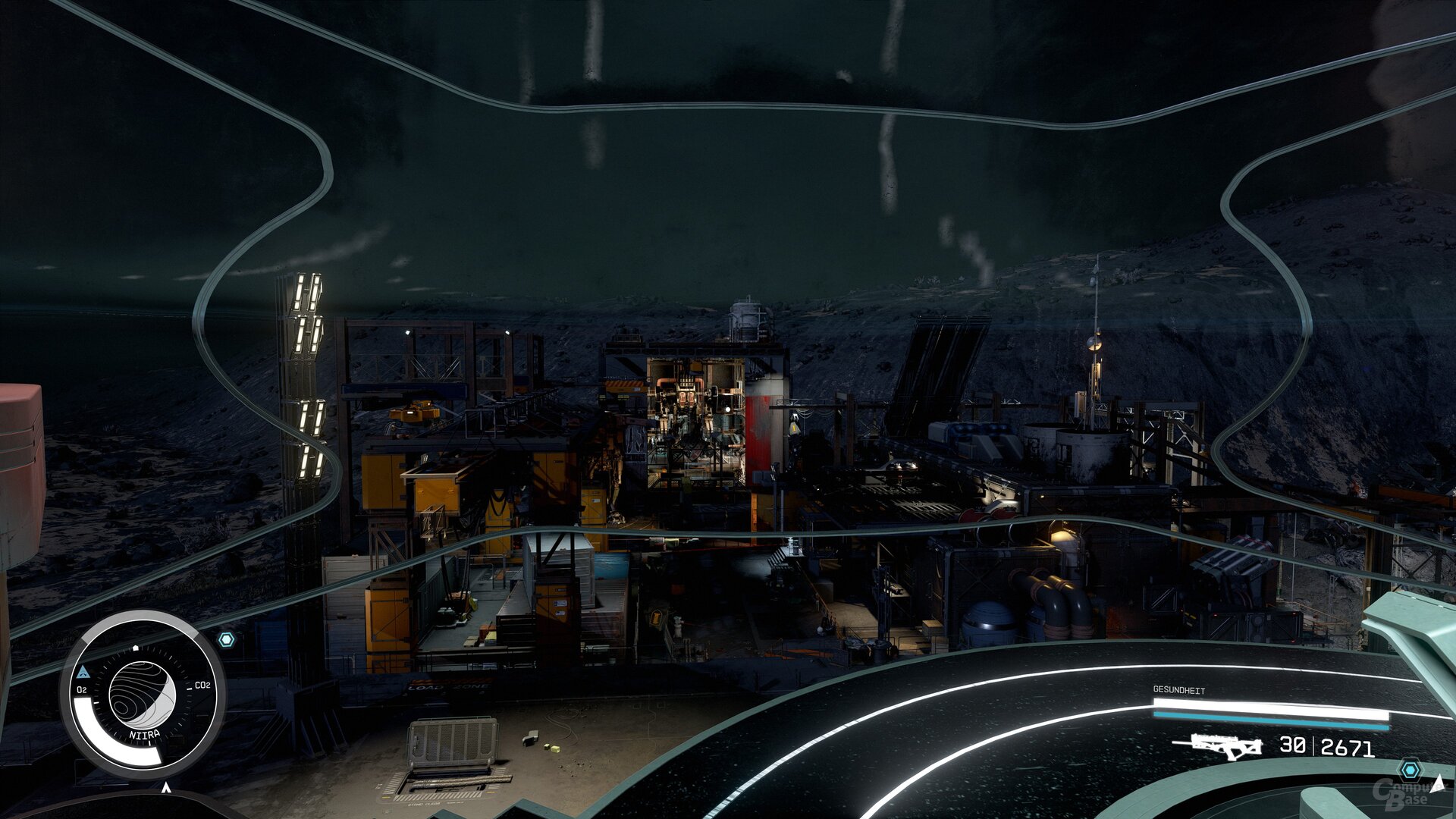
Task: Click the blue health bar under GESUNDHEIT
Action: tap(1270, 720)
